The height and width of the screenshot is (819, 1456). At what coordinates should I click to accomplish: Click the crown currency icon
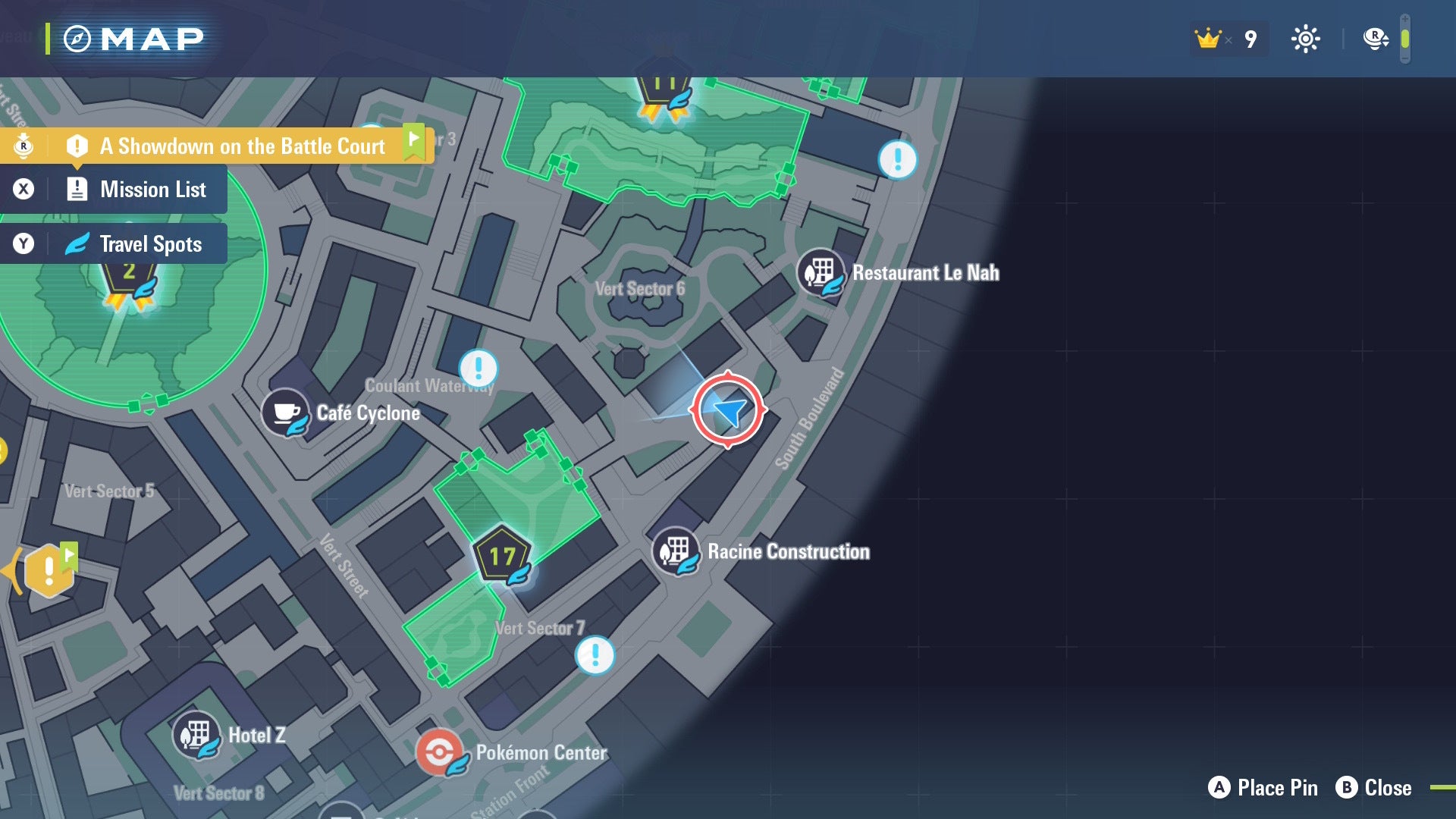[x=1207, y=38]
